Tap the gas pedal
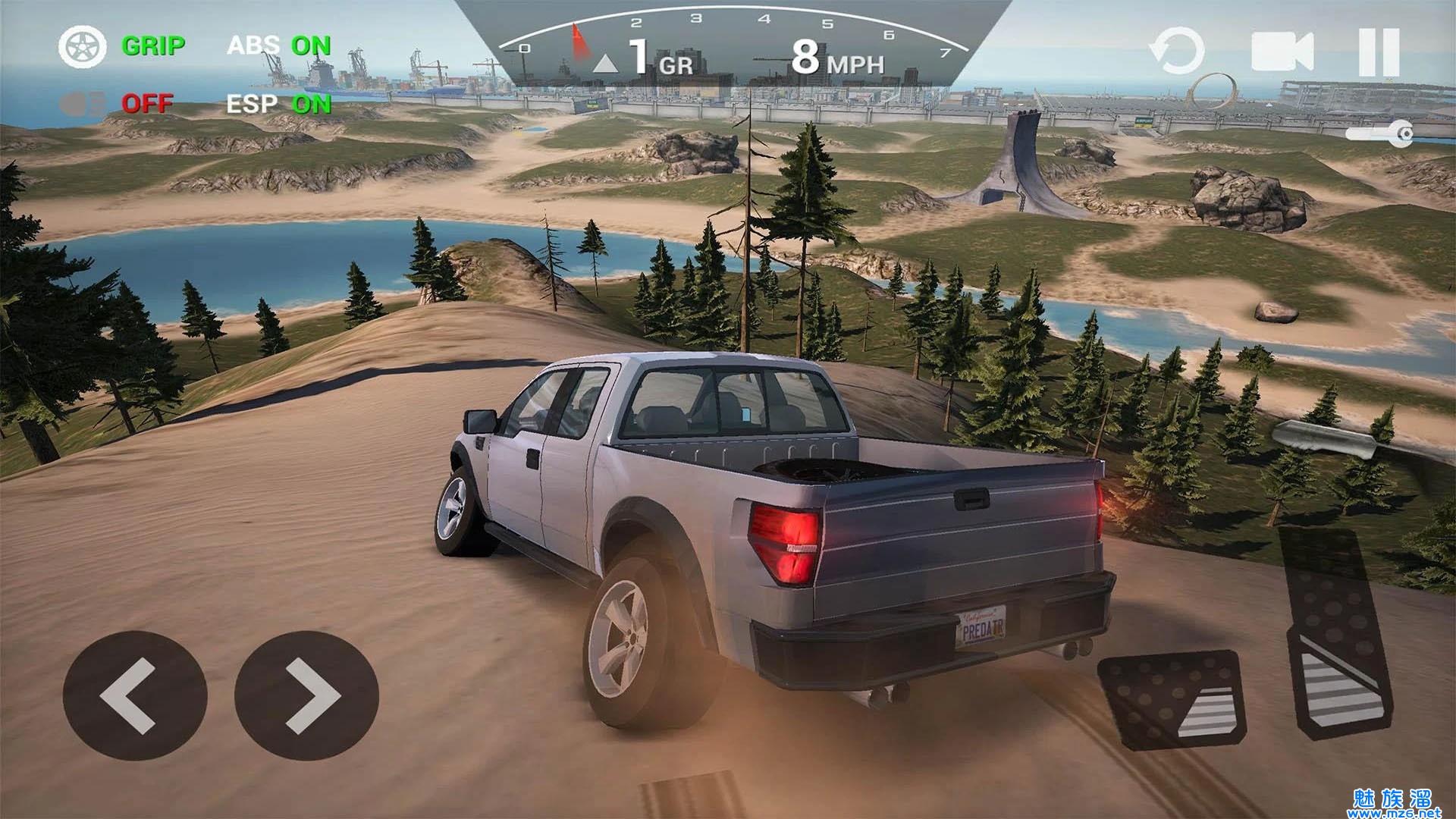Viewport: 1456px width, 819px height. 1336,633
